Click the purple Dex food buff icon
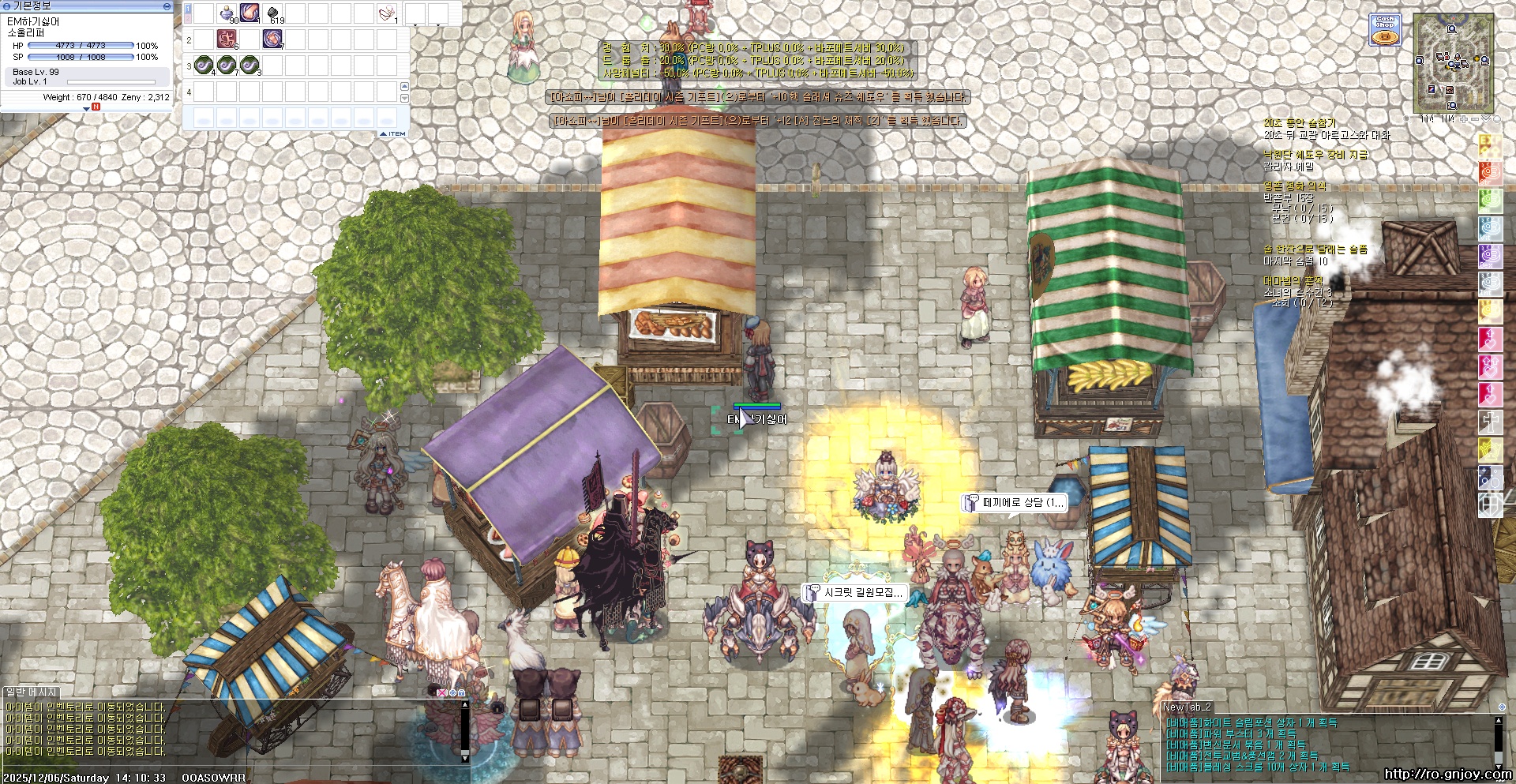Image resolution: width=1516 pixels, height=784 pixels. [x=1490, y=255]
